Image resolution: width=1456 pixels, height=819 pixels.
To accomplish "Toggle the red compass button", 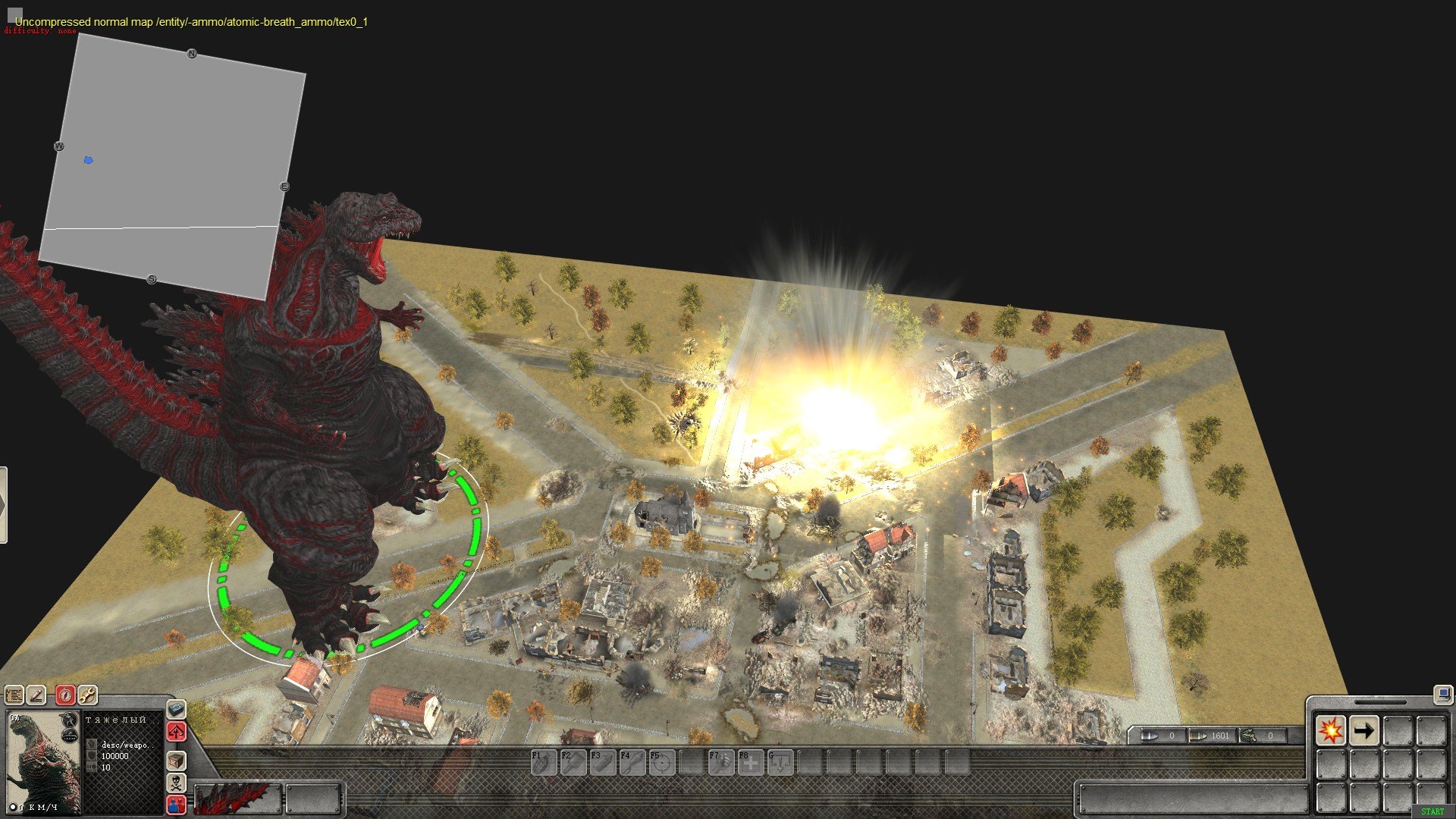I will click(x=66, y=695).
